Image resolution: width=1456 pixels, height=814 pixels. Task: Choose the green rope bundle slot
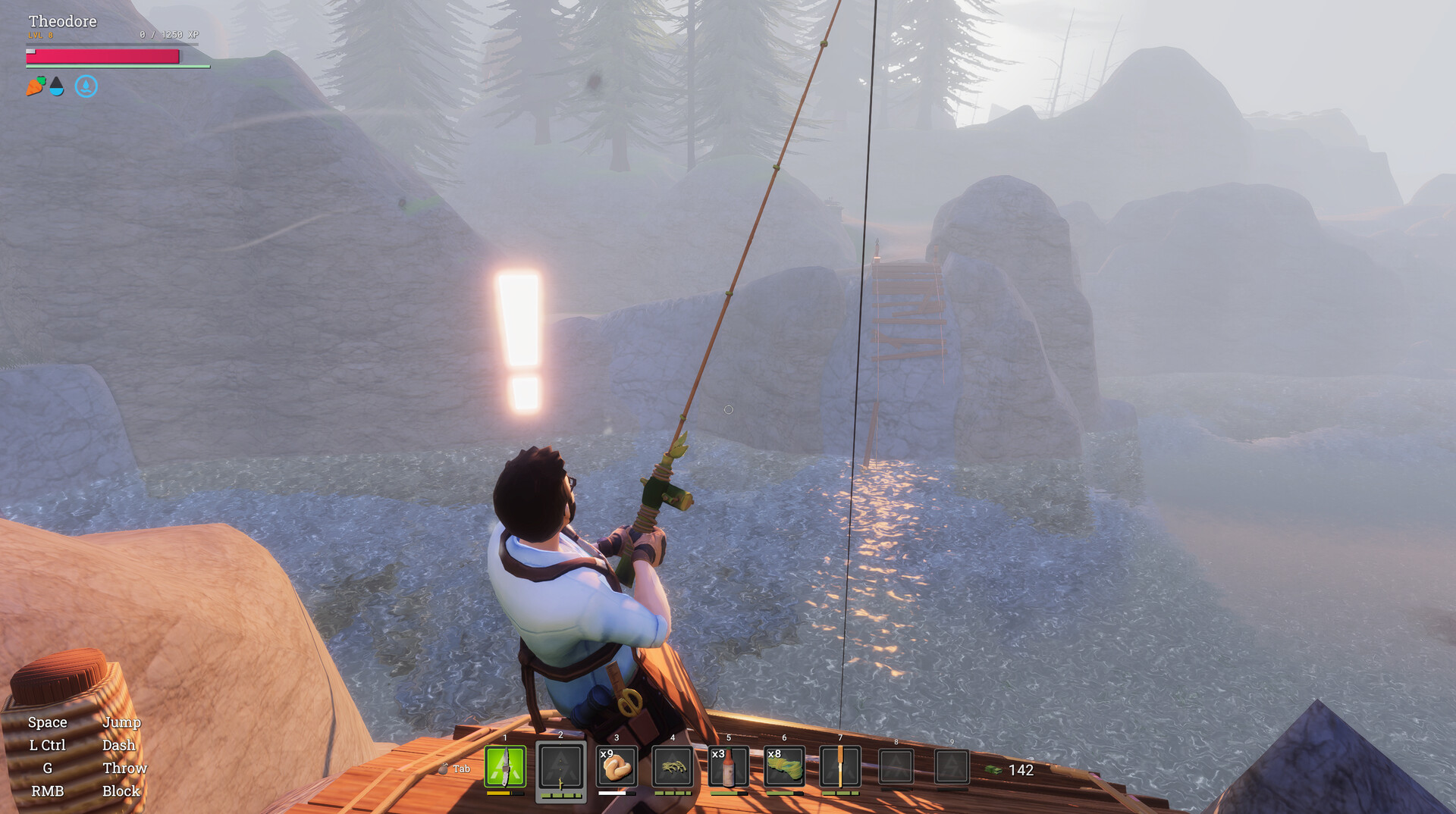click(784, 767)
